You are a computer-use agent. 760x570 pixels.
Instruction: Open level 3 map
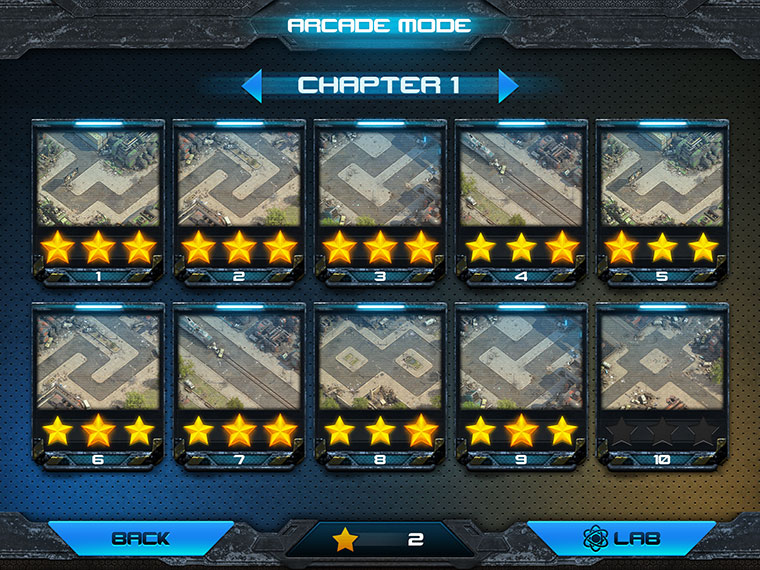380,201
